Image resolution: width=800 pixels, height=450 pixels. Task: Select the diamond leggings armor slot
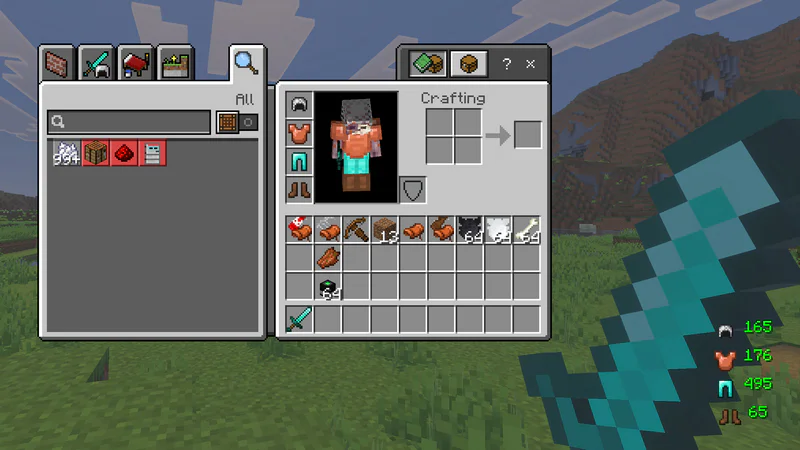tap(300, 161)
